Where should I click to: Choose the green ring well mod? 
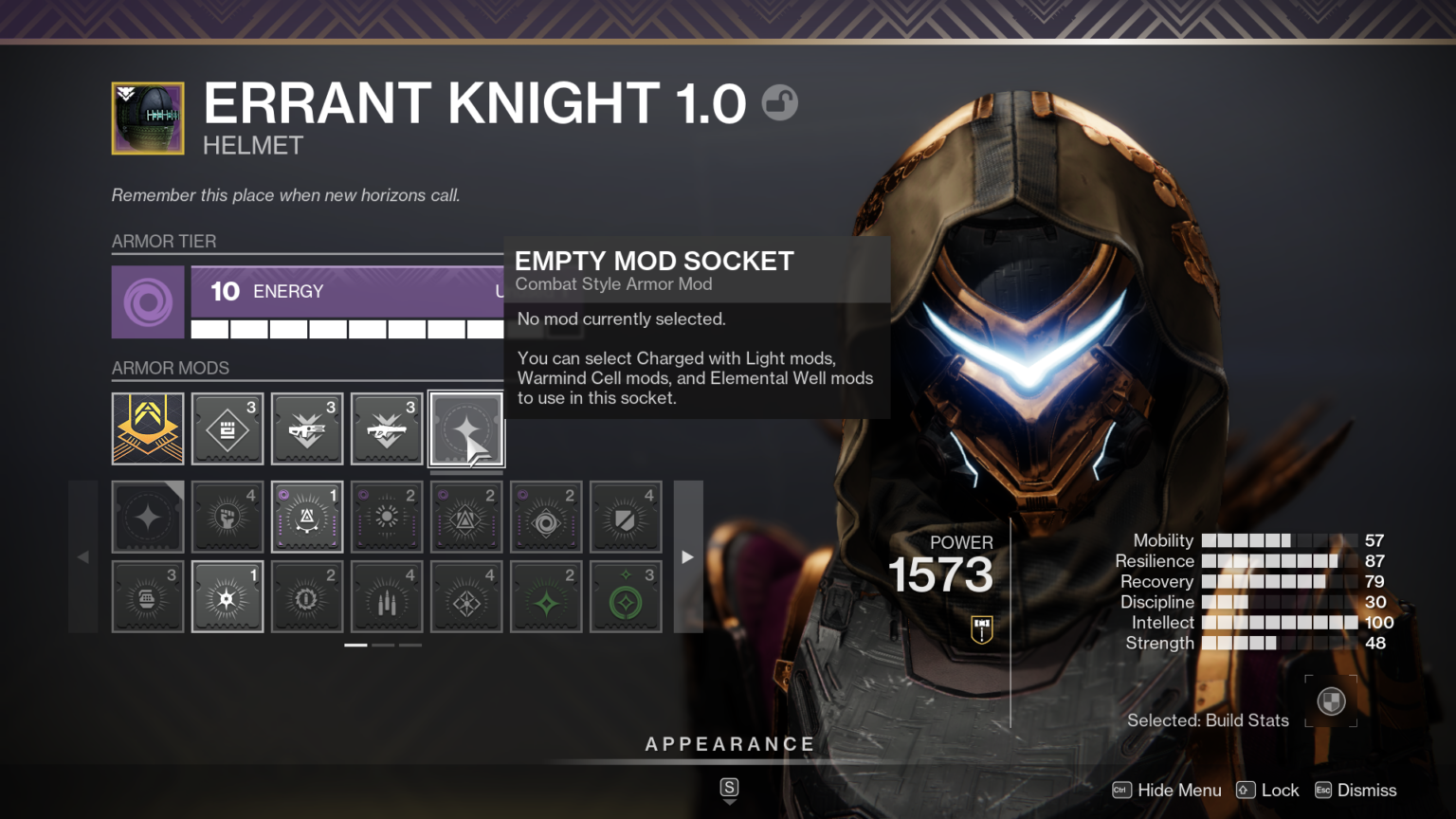click(626, 597)
